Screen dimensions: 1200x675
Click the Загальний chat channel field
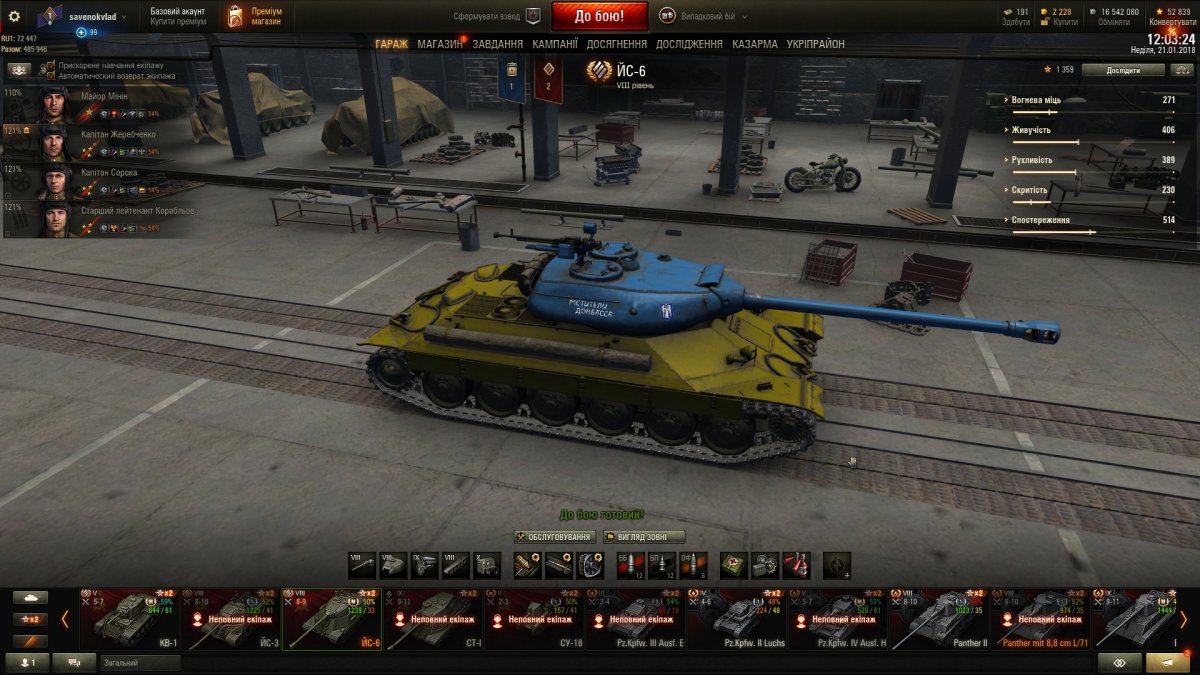click(x=139, y=663)
